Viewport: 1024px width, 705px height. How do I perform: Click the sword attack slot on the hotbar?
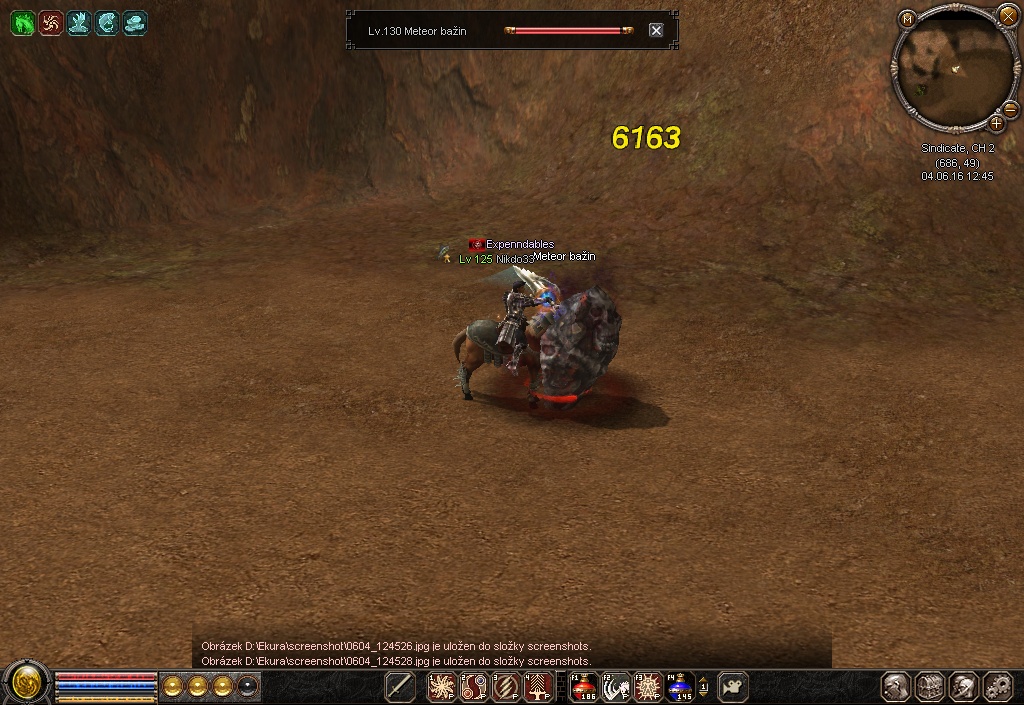pos(400,687)
